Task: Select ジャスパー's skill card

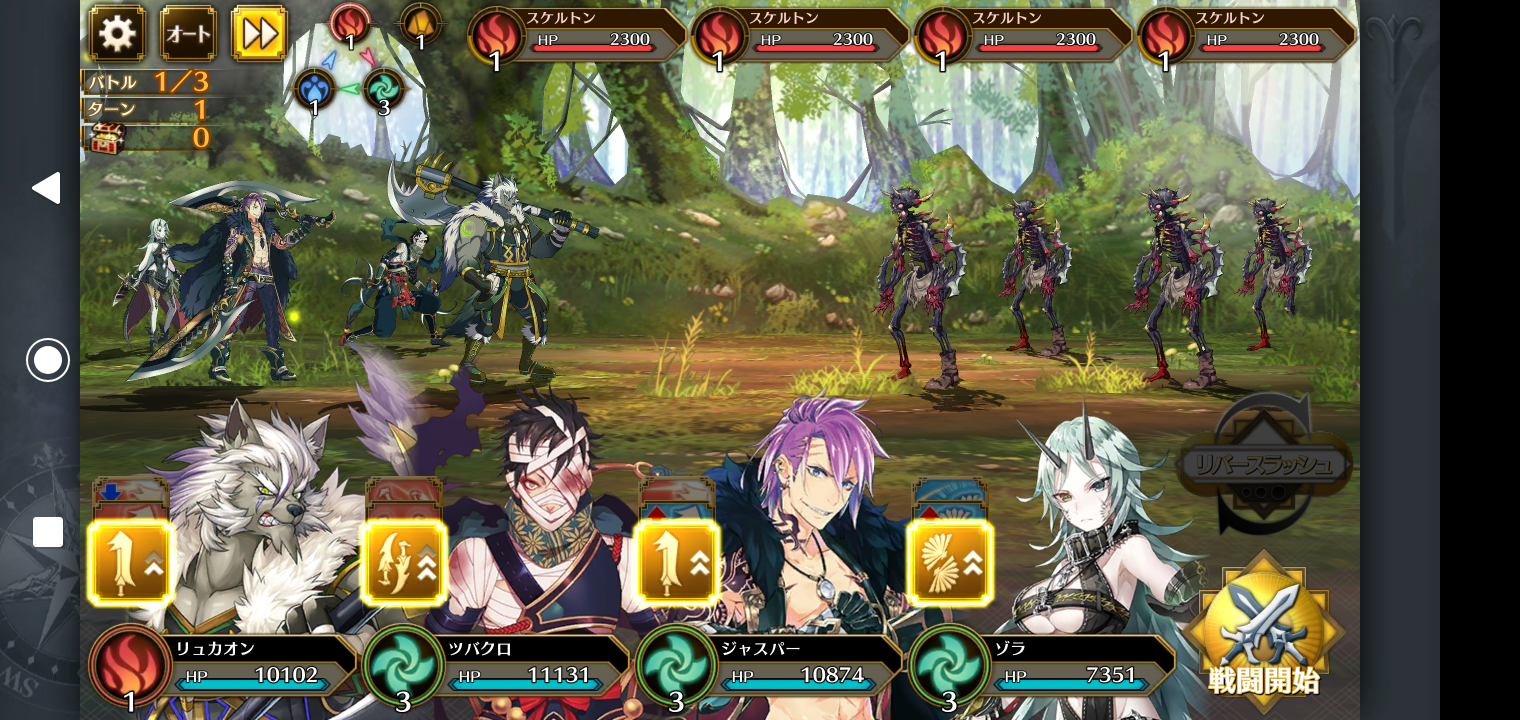Action: 677,562
